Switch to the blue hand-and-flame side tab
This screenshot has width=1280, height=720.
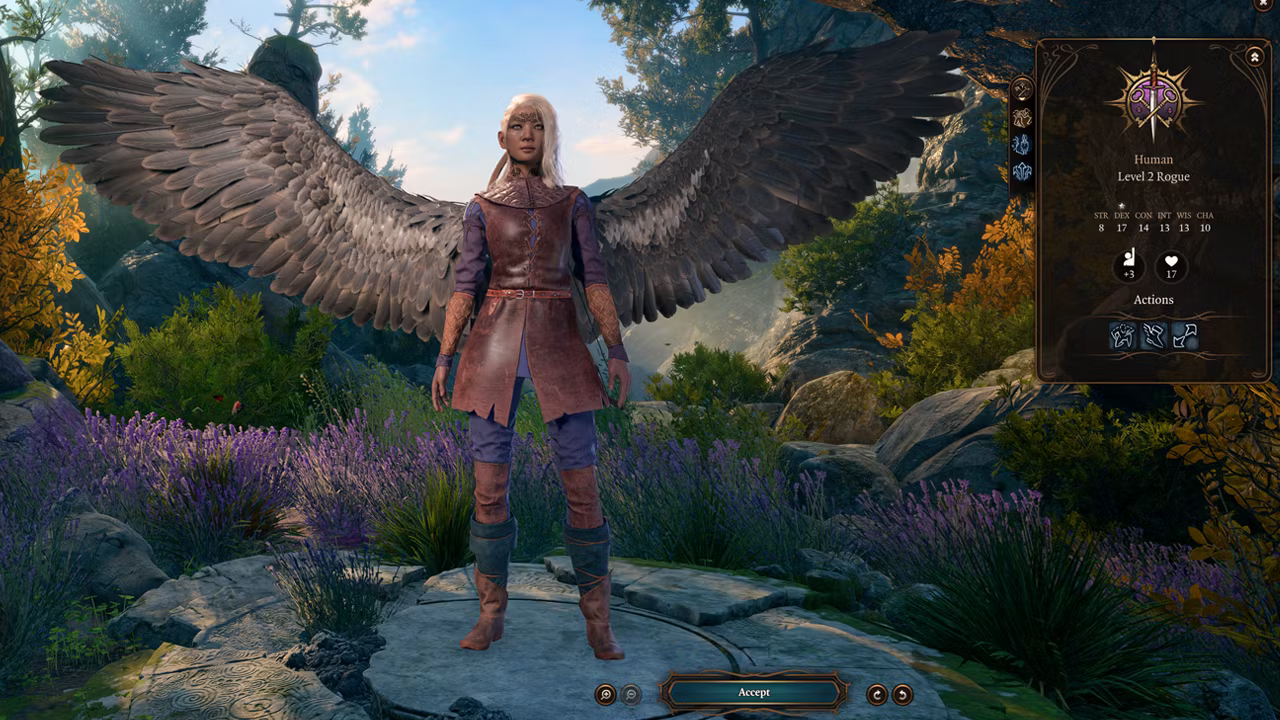click(1022, 144)
